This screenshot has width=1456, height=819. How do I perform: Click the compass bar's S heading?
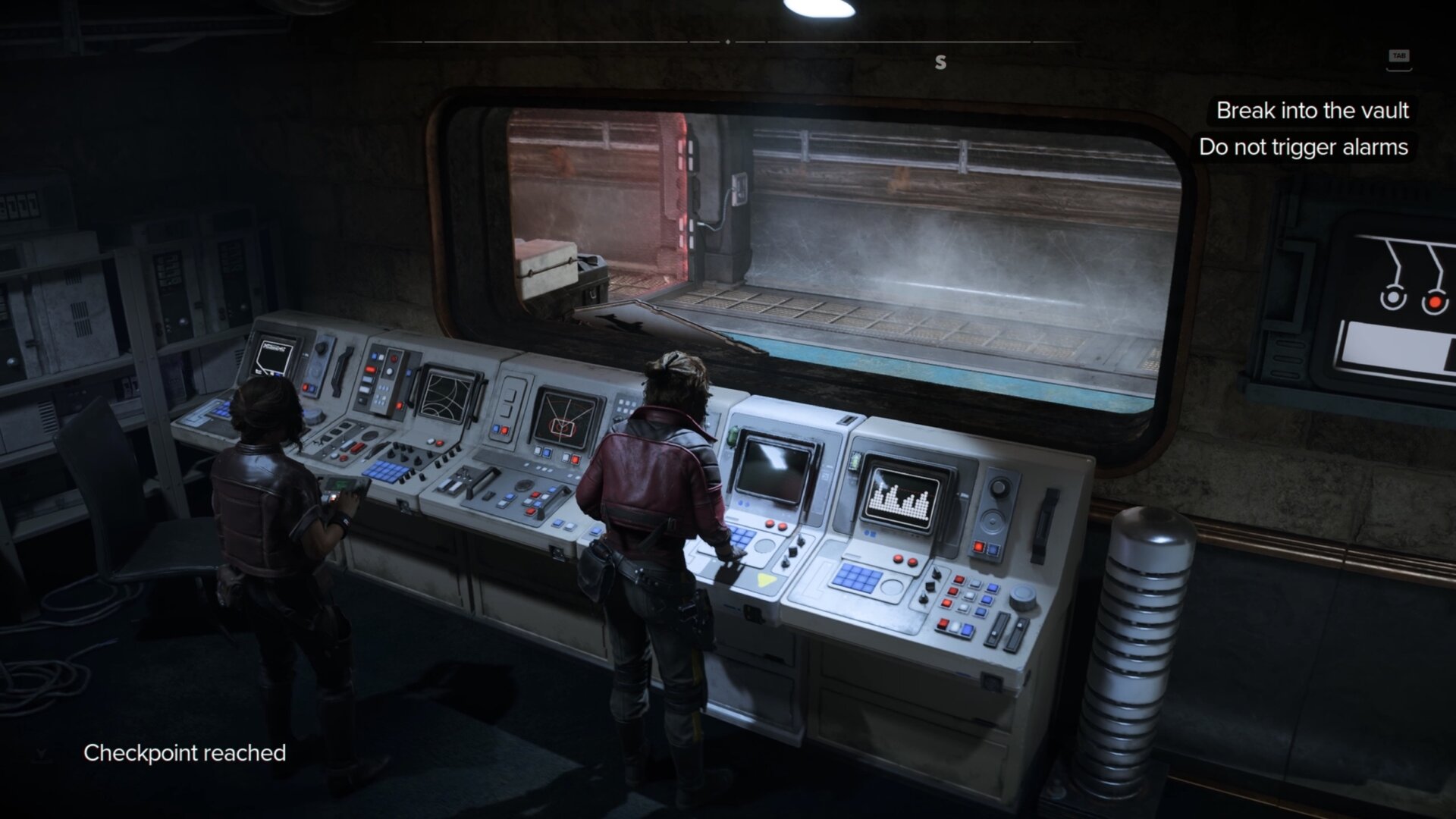tap(940, 62)
